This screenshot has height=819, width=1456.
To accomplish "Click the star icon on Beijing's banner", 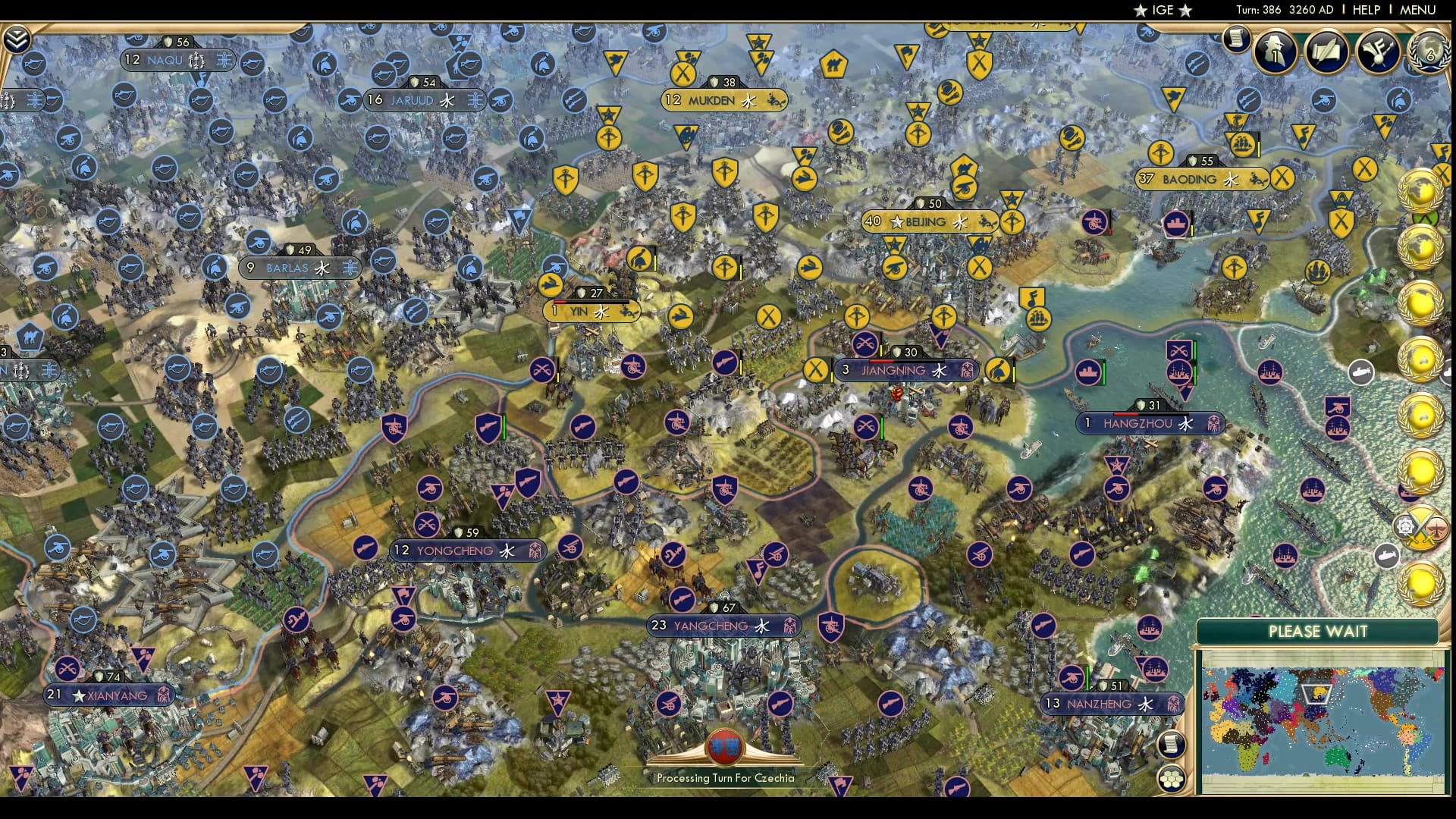I will [x=897, y=222].
